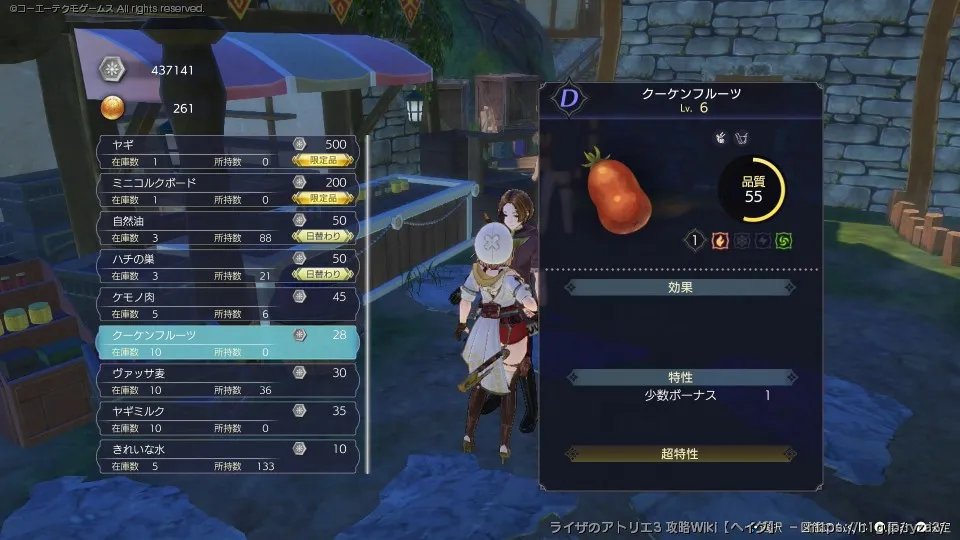Select the ヤギ shop entry
The width and height of the screenshot is (960, 540).
227,152
